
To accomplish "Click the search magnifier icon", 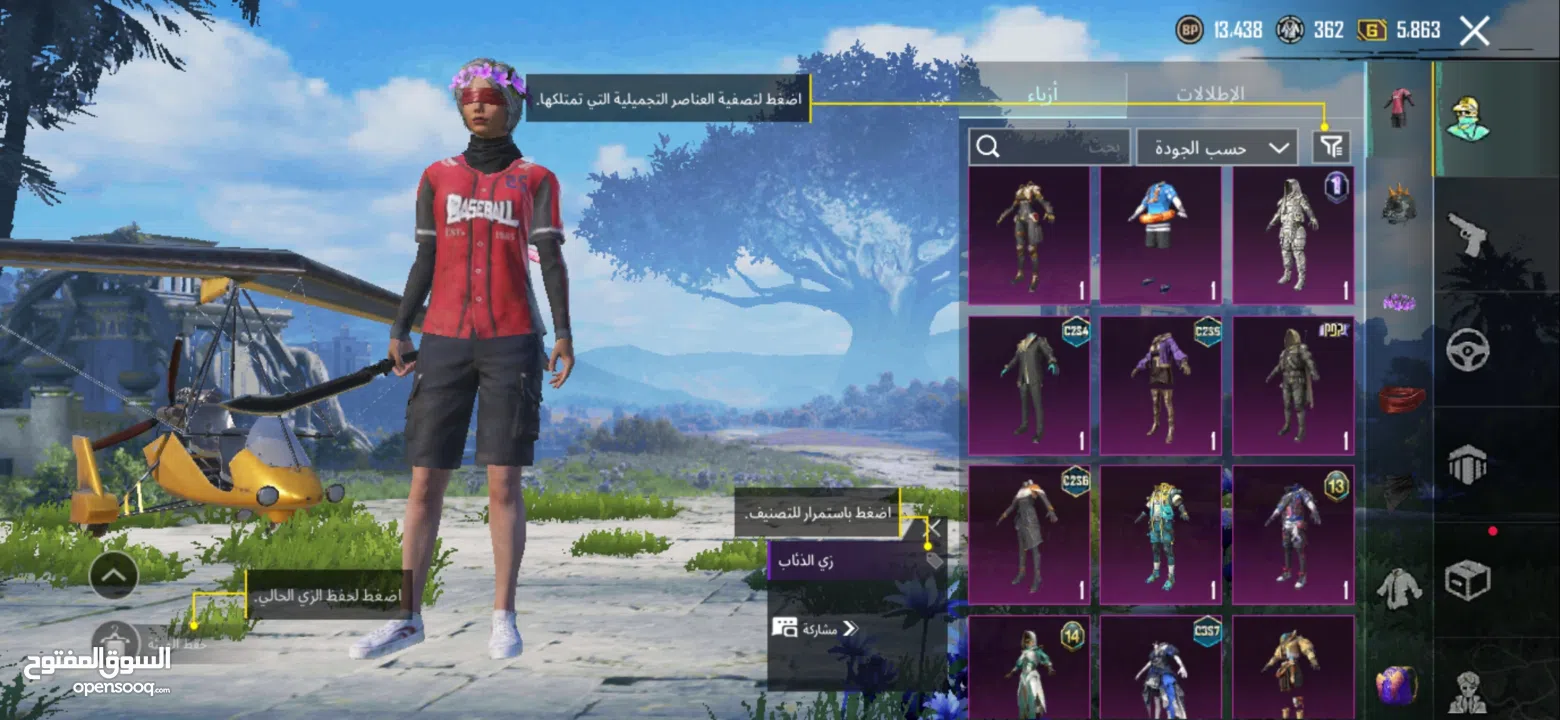I will click(989, 146).
